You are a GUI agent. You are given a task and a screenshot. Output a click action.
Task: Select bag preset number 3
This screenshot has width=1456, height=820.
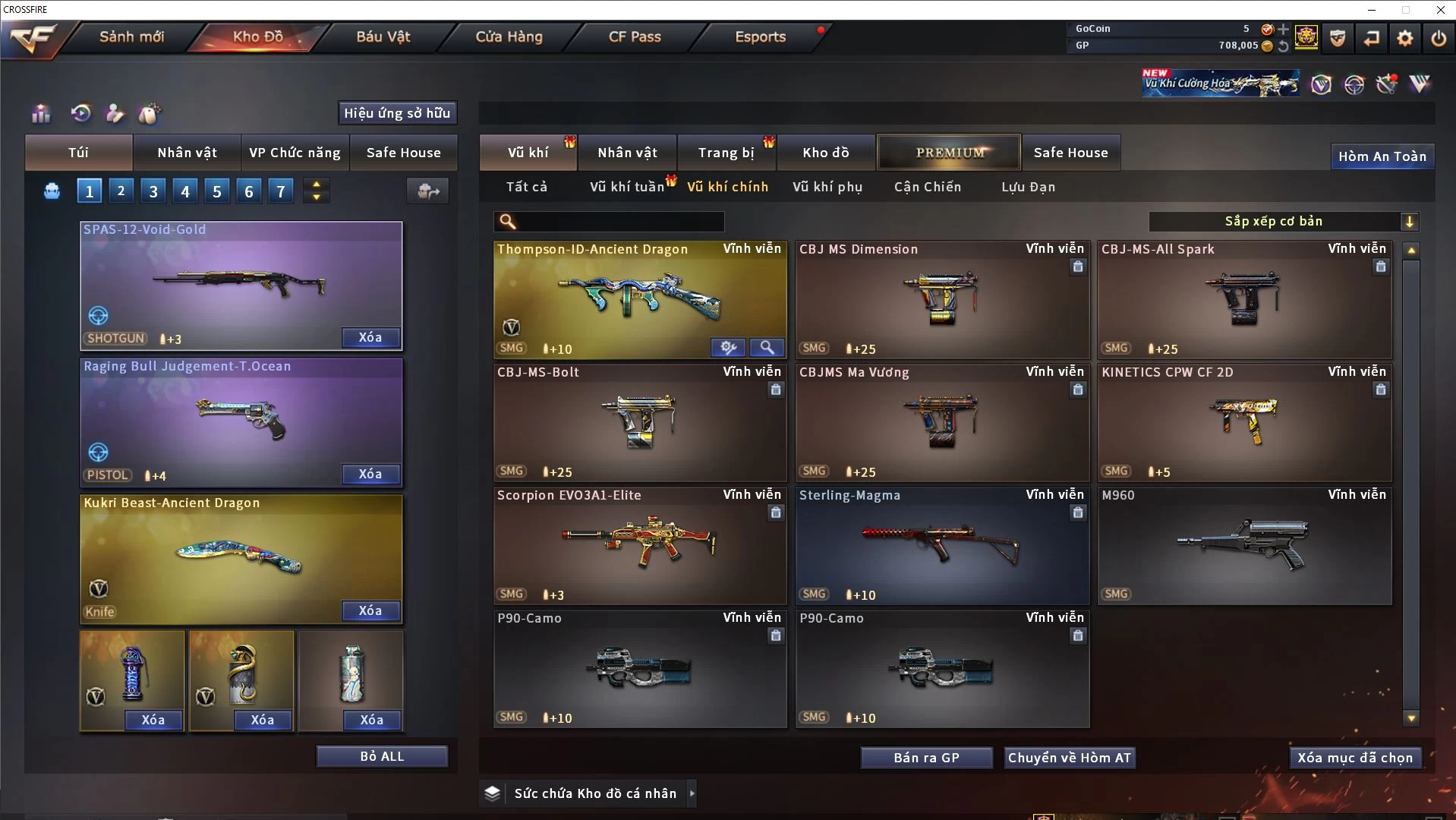tap(153, 191)
